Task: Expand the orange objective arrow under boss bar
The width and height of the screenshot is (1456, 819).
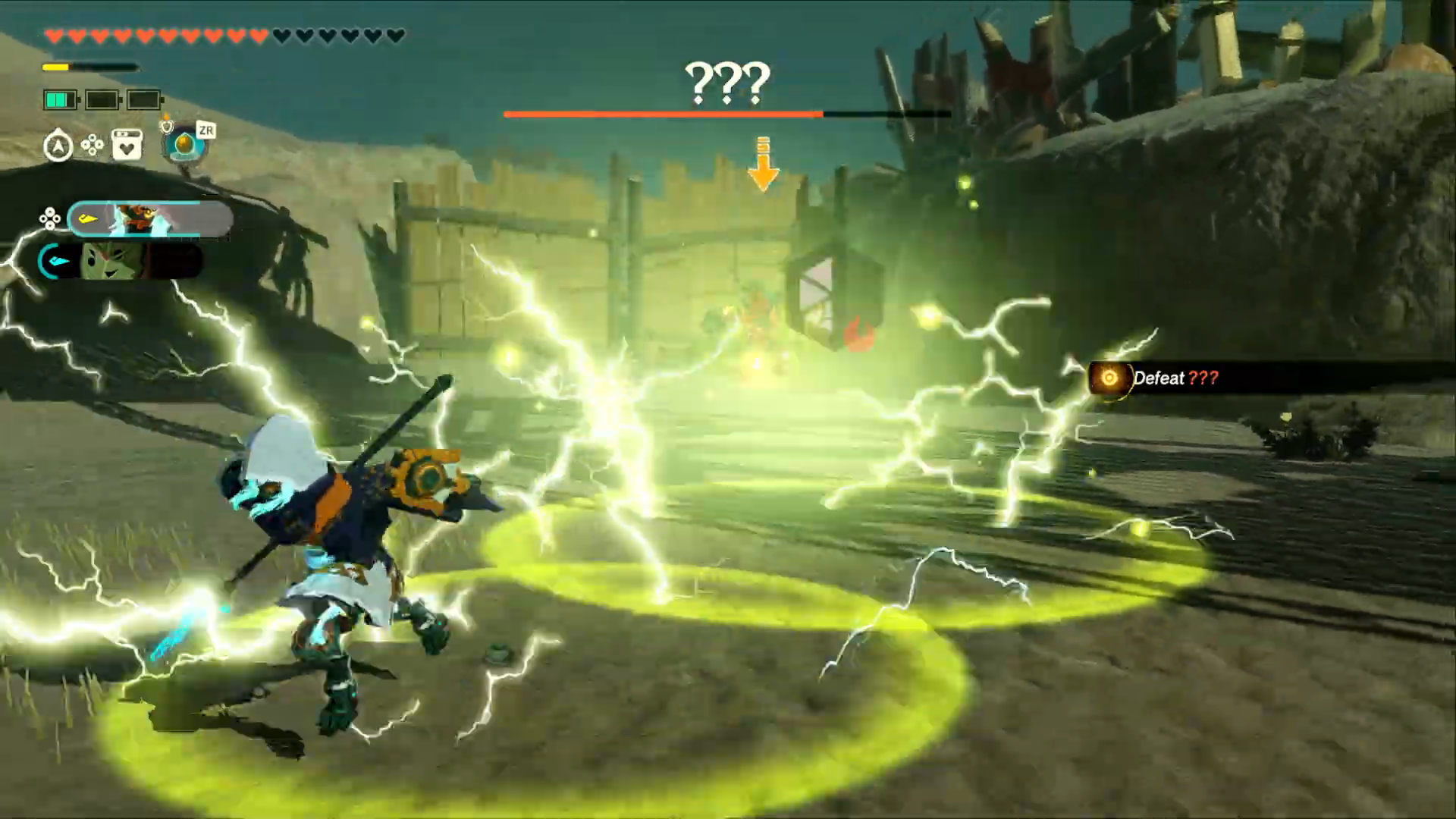Action: 762,163
